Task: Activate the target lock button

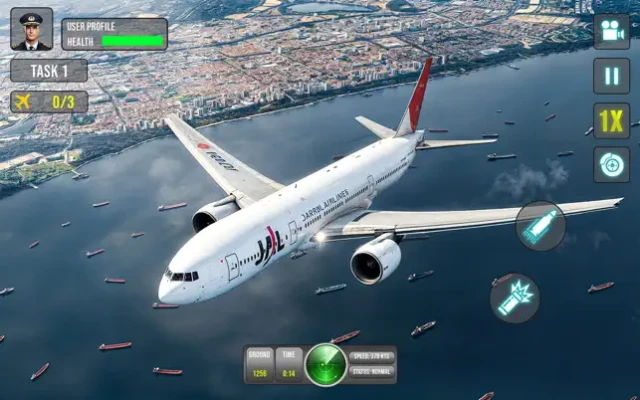Action: click(611, 164)
